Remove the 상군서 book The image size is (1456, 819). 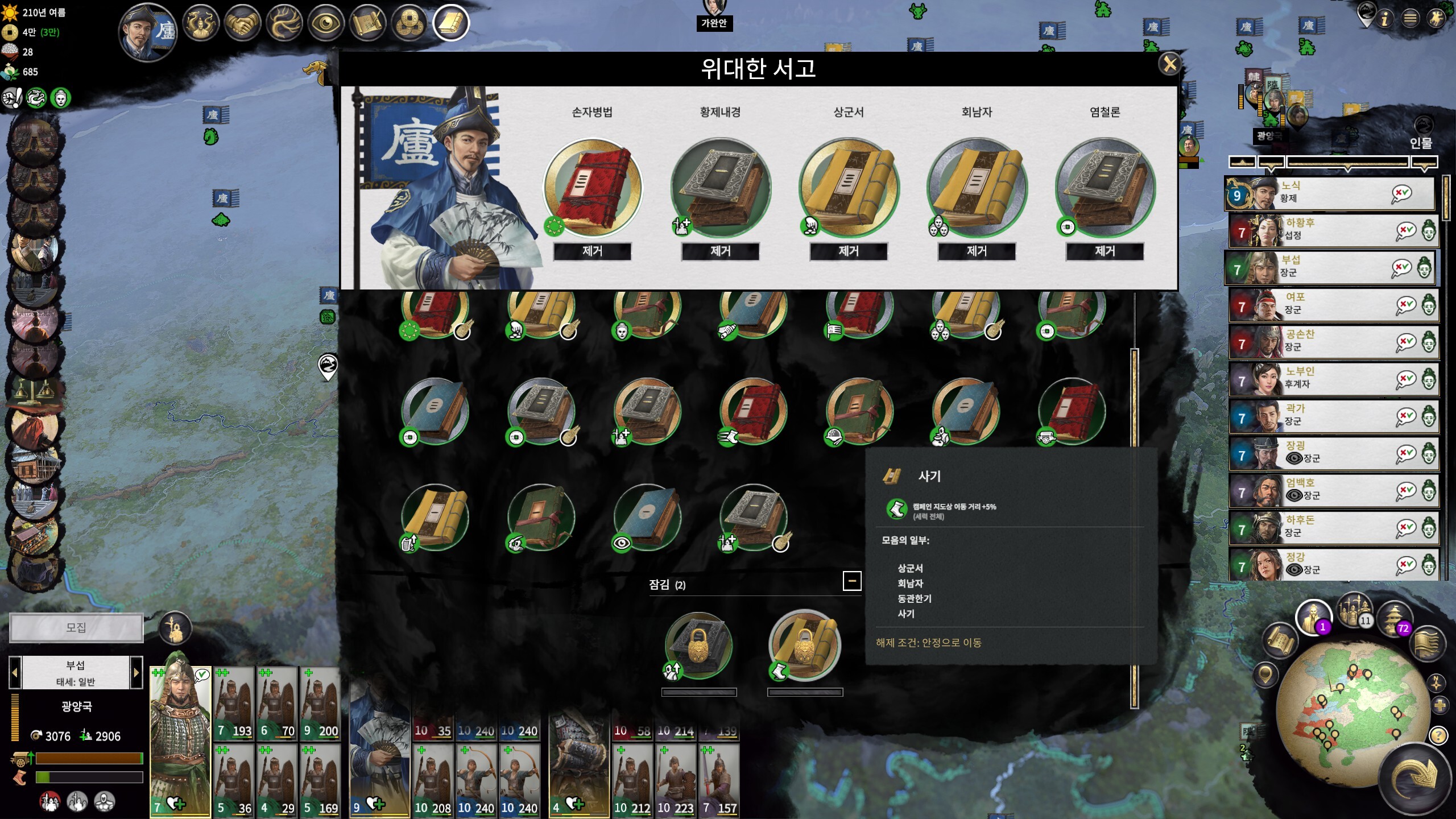pos(848,251)
